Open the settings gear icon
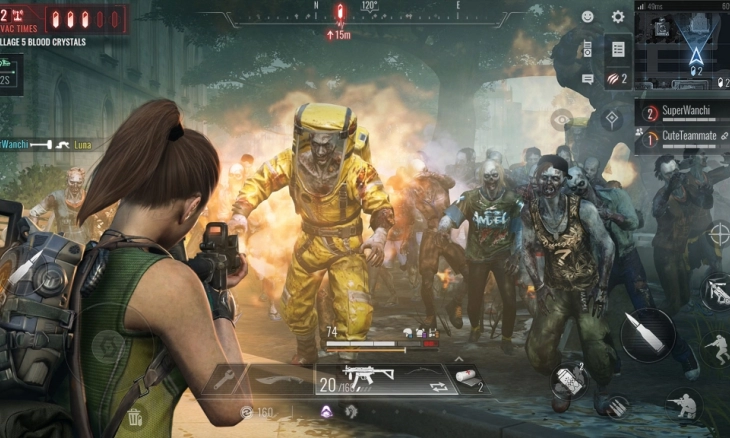 [x=617, y=17]
